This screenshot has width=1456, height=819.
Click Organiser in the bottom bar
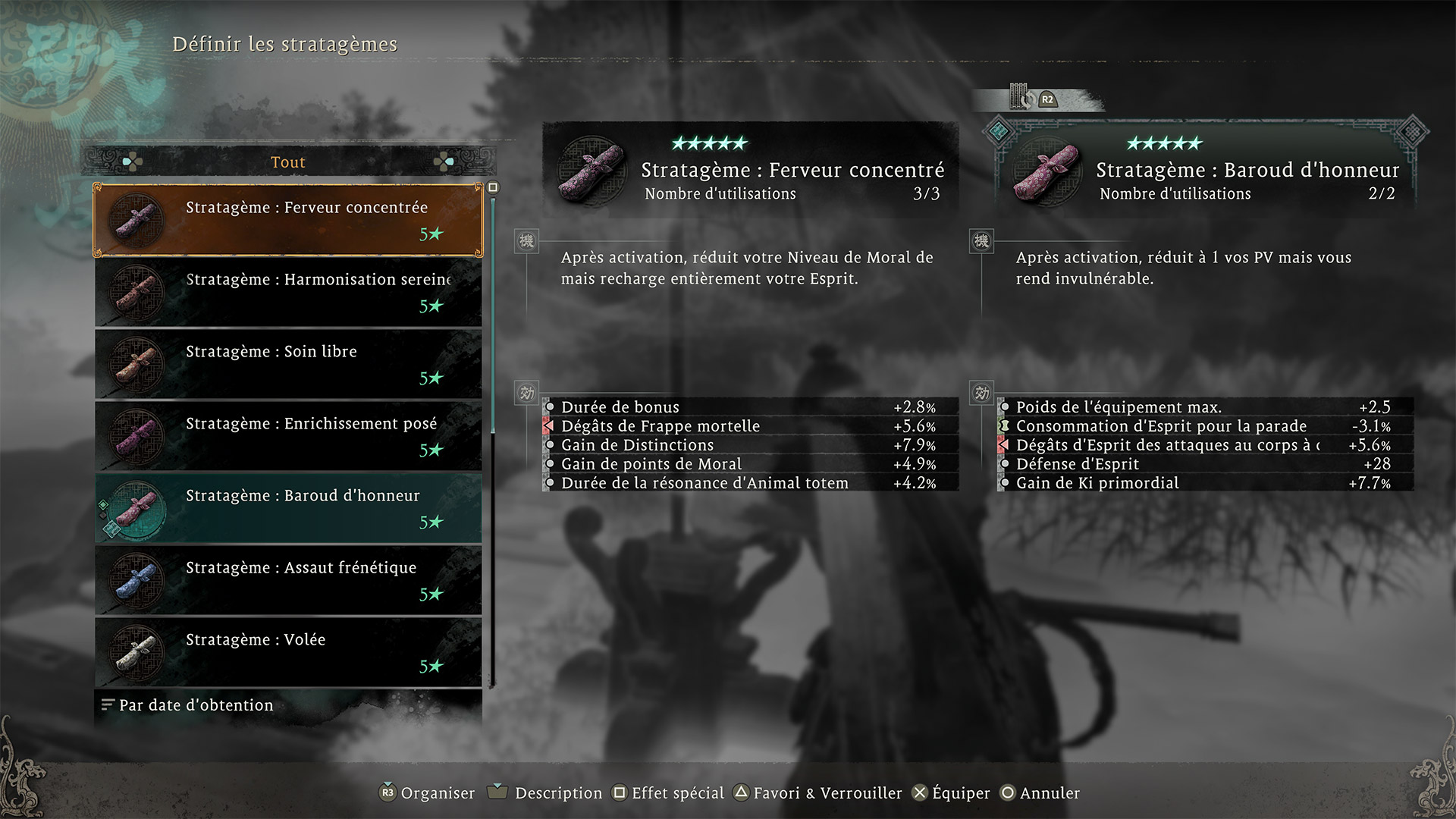tap(428, 793)
